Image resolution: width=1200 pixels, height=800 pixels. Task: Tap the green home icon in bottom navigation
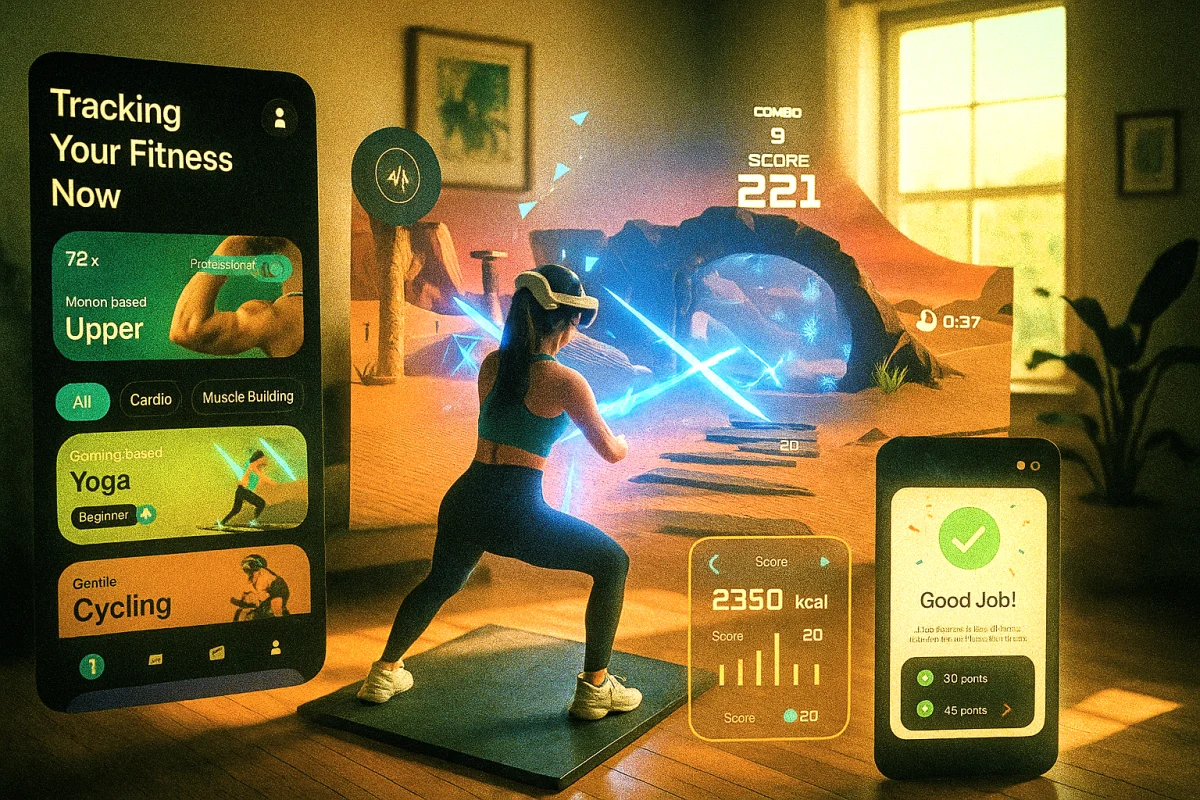pos(92,665)
